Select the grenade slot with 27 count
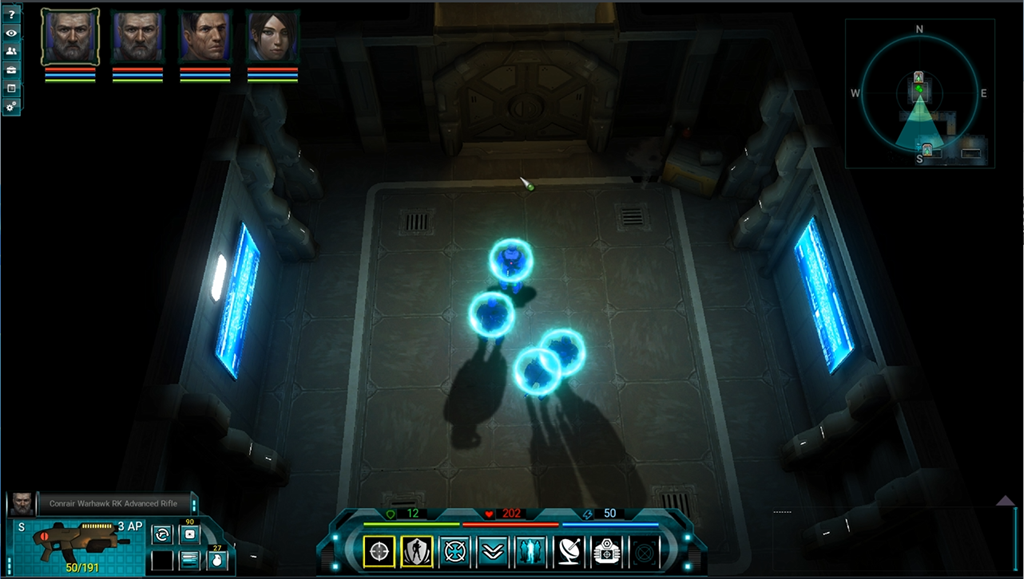This screenshot has height=579, width=1024. [x=217, y=559]
